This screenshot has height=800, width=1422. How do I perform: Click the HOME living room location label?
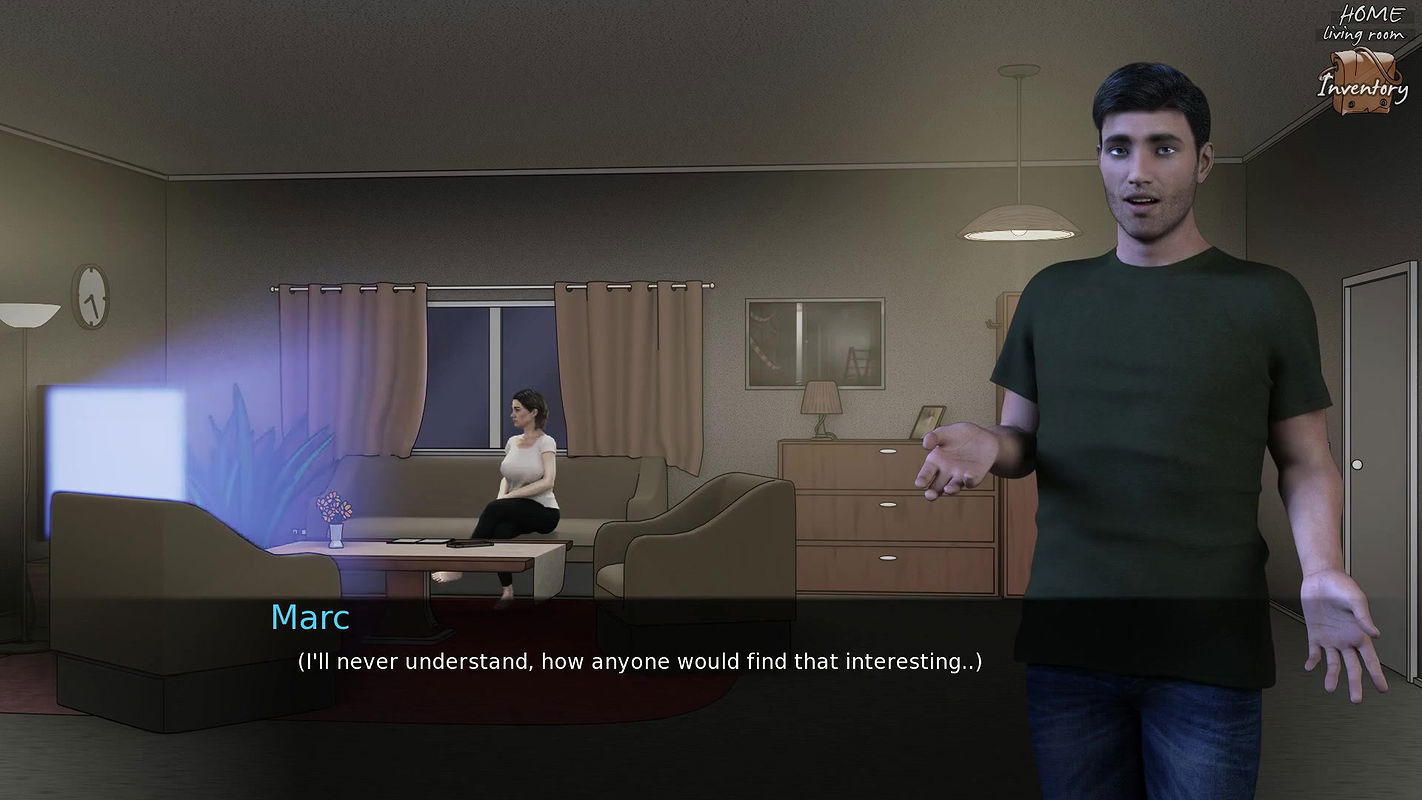point(1372,23)
